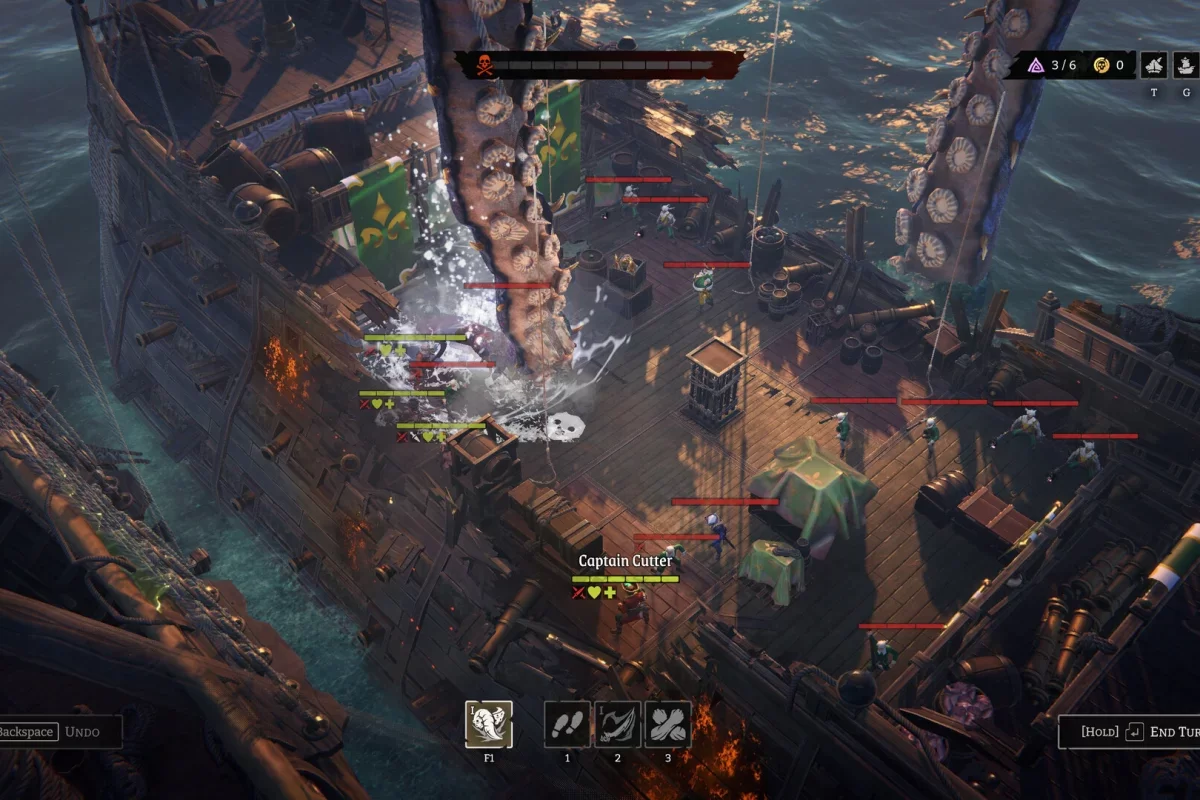This screenshot has height=800, width=1200.
Task: Select Captain Cutter's unit nameplate
Action: (625, 561)
